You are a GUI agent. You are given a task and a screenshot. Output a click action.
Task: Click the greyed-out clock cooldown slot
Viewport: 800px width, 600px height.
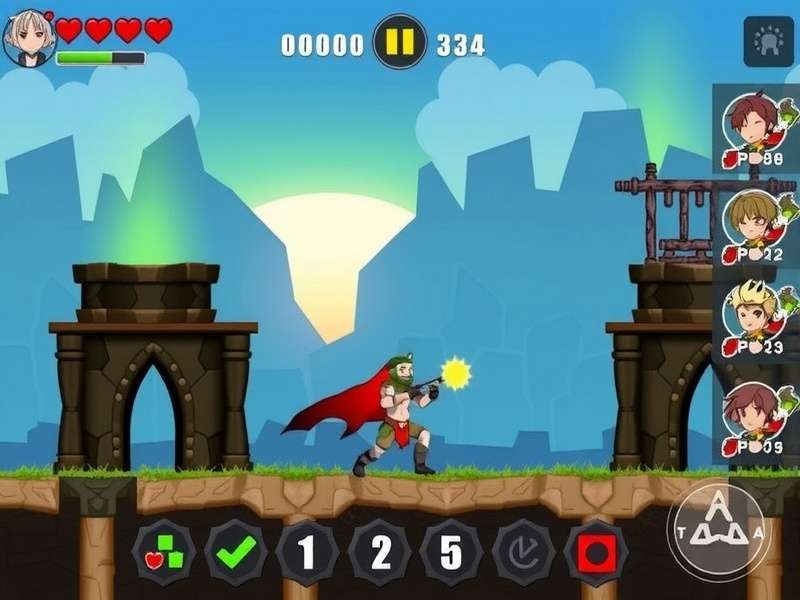pyautogui.click(x=524, y=552)
